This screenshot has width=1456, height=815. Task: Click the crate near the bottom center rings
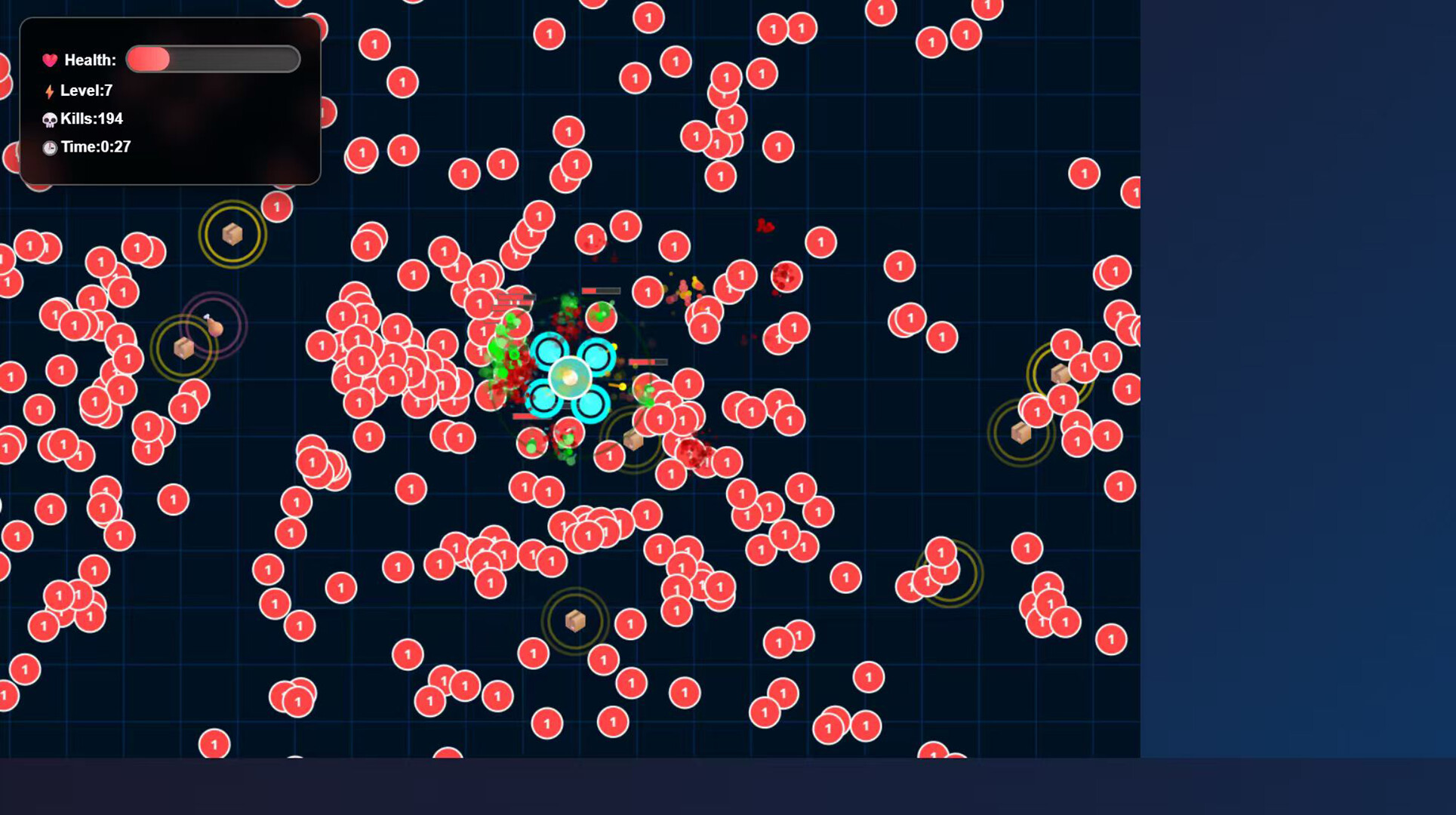tap(576, 619)
